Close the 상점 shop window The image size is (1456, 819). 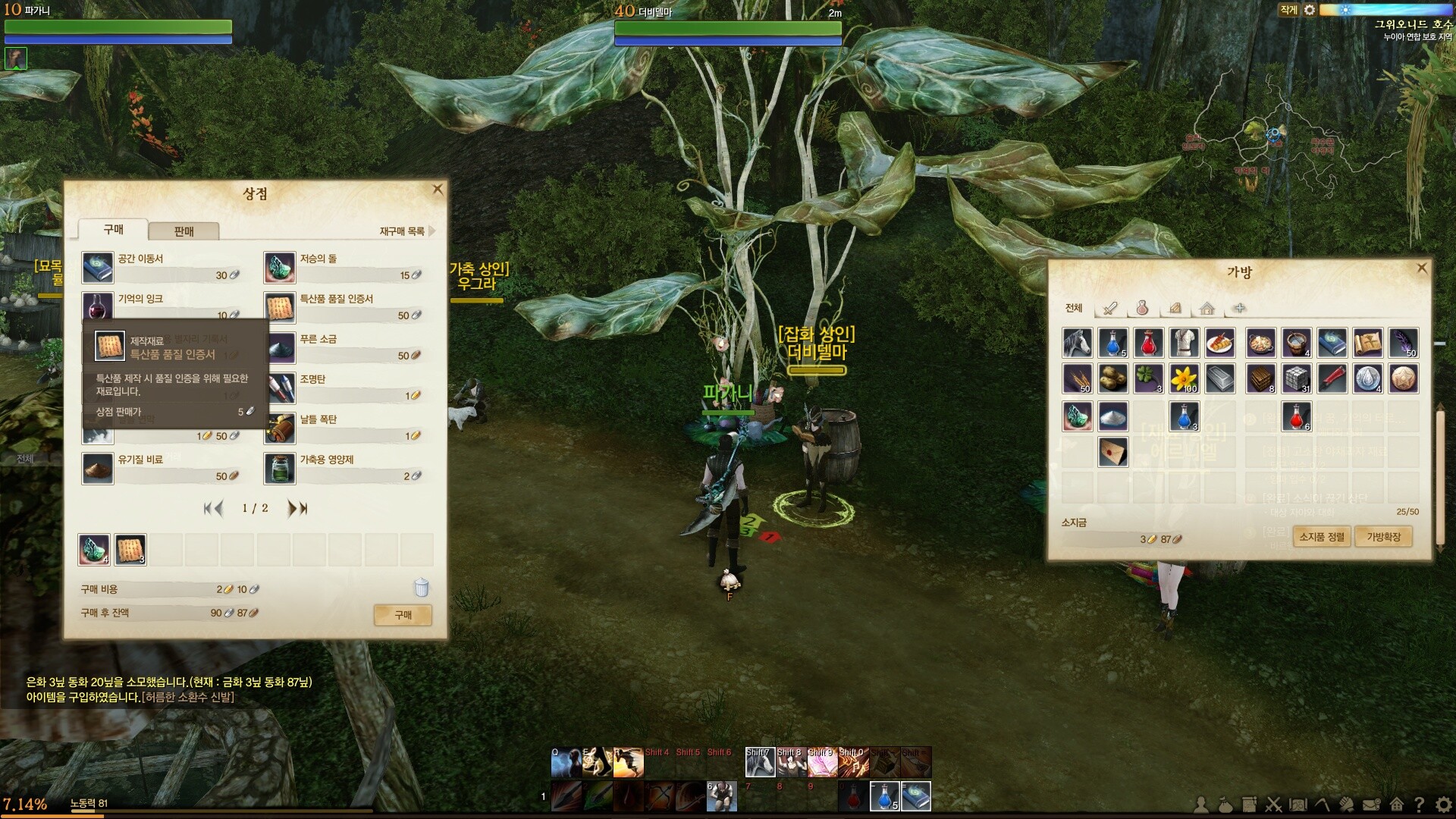(x=438, y=190)
